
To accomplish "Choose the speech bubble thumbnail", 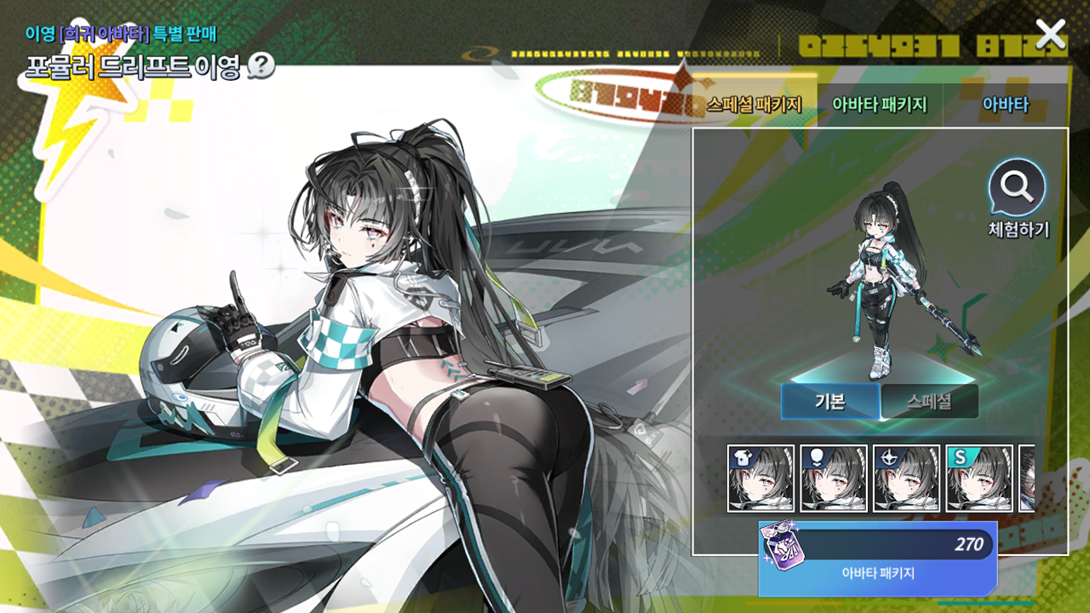I will pyautogui.click(x=834, y=479).
